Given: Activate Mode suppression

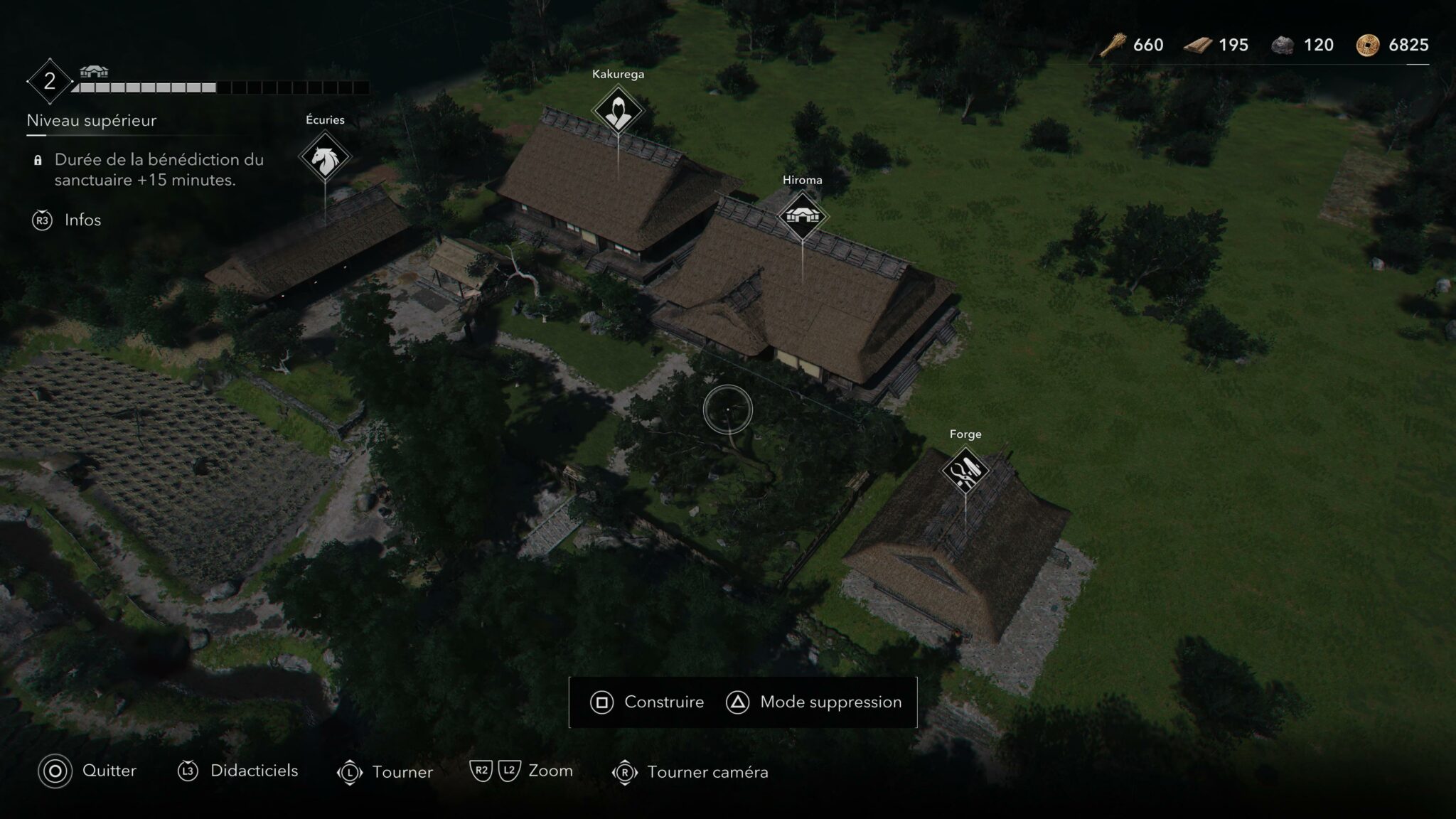Looking at the screenshot, I should pyautogui.click(x=814, y=702).
